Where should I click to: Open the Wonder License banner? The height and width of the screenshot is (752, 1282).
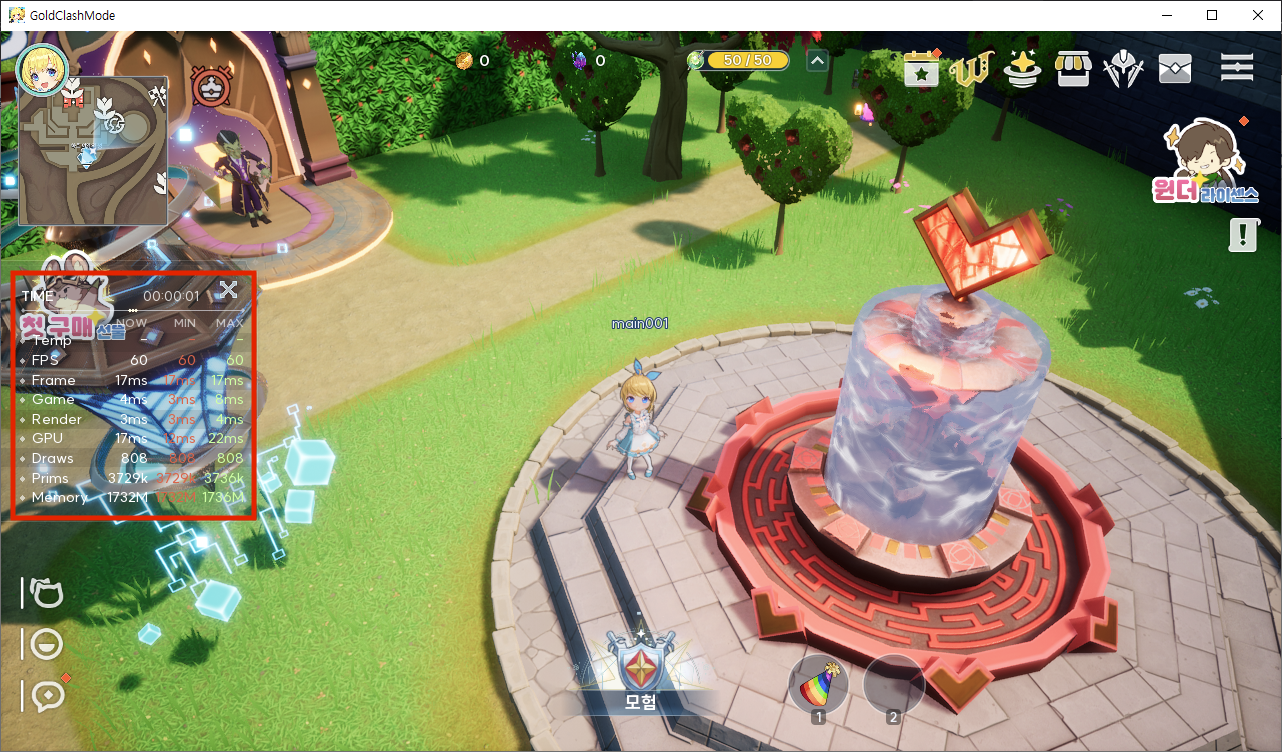(x=1204, y=162)
